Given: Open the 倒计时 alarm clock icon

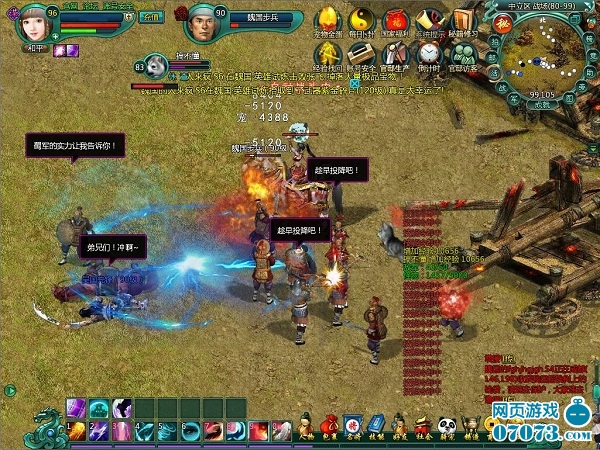Looking at the screenshot, I should click(429, 54).
